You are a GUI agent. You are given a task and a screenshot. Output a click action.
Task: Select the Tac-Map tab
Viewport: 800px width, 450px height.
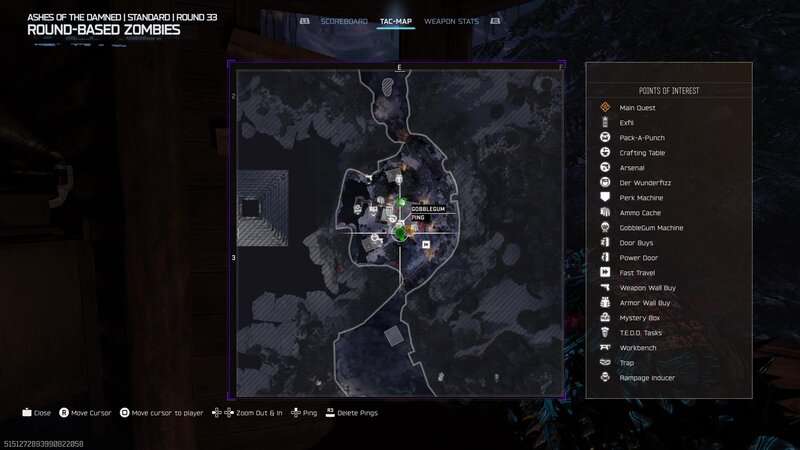tap(395, 20)
